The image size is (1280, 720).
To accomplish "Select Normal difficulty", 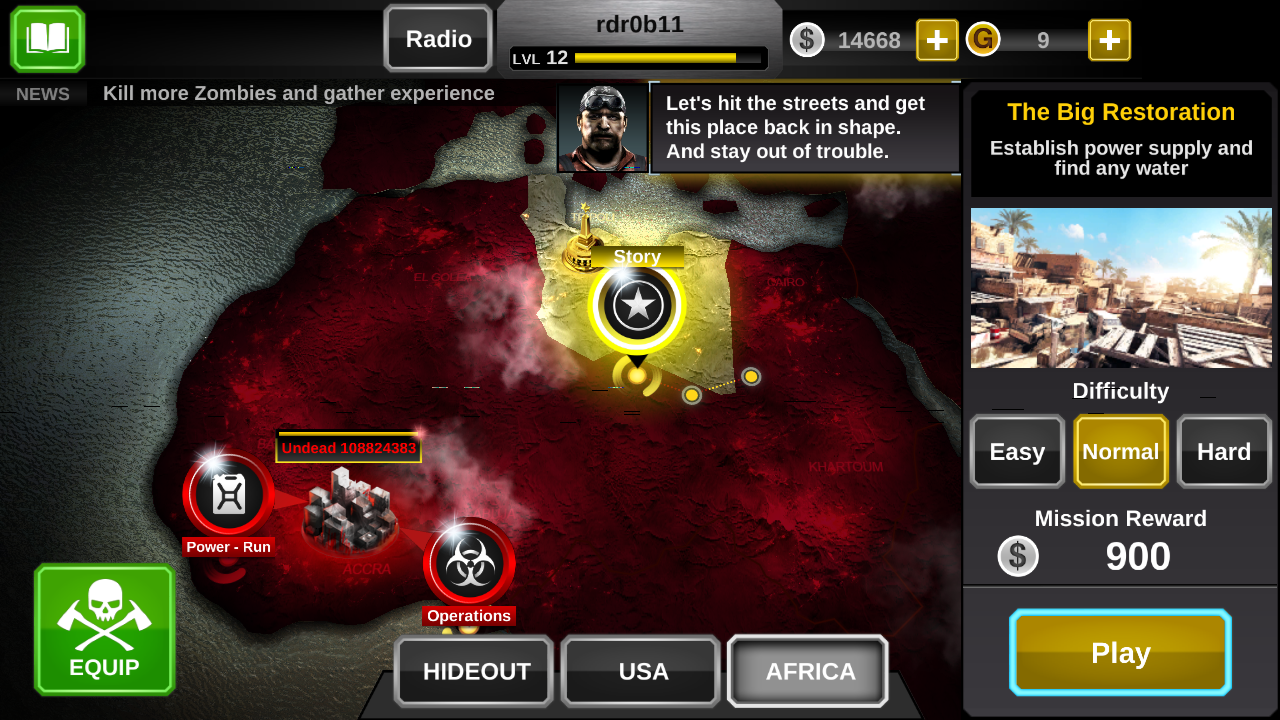I will (x=1120, y=451).
